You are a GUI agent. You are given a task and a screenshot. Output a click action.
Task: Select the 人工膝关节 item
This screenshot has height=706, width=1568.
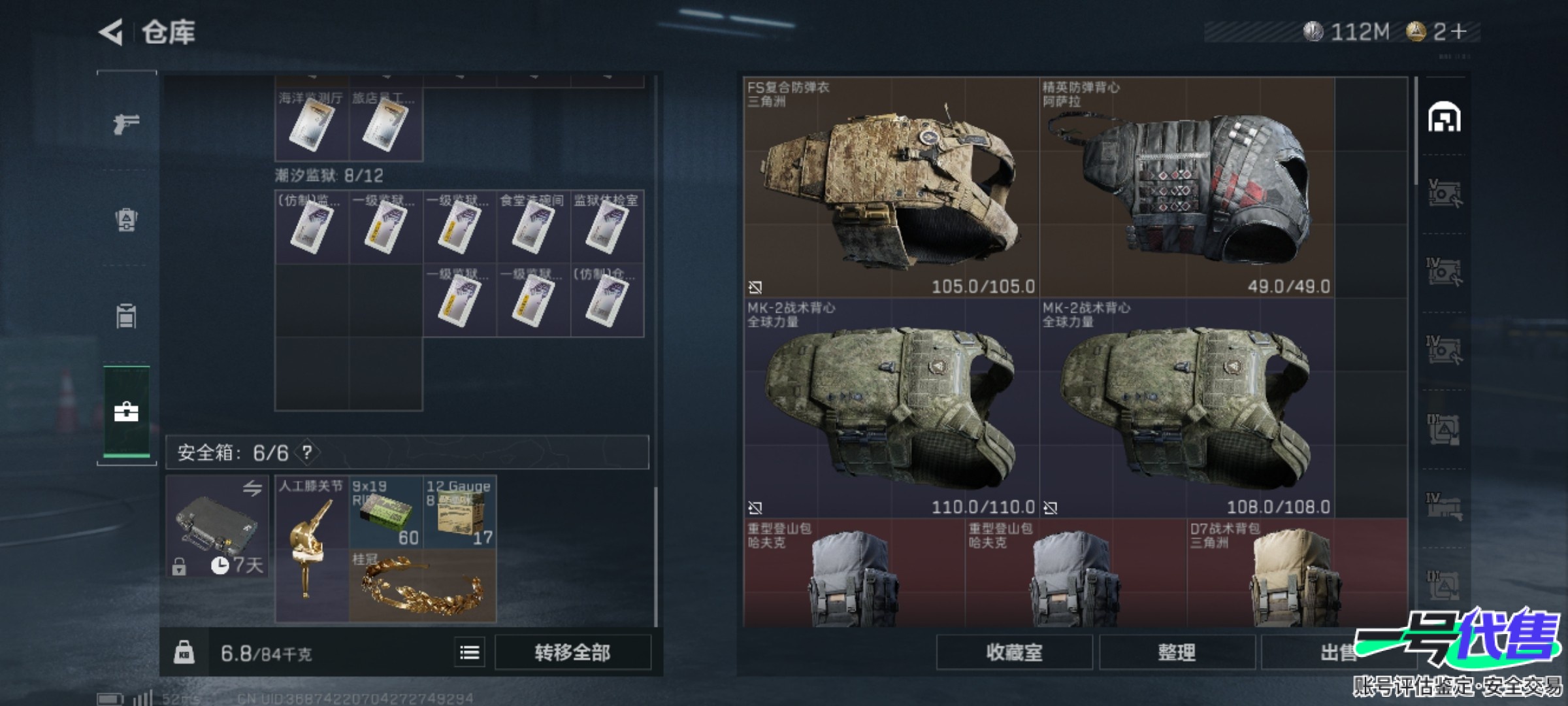312,549
